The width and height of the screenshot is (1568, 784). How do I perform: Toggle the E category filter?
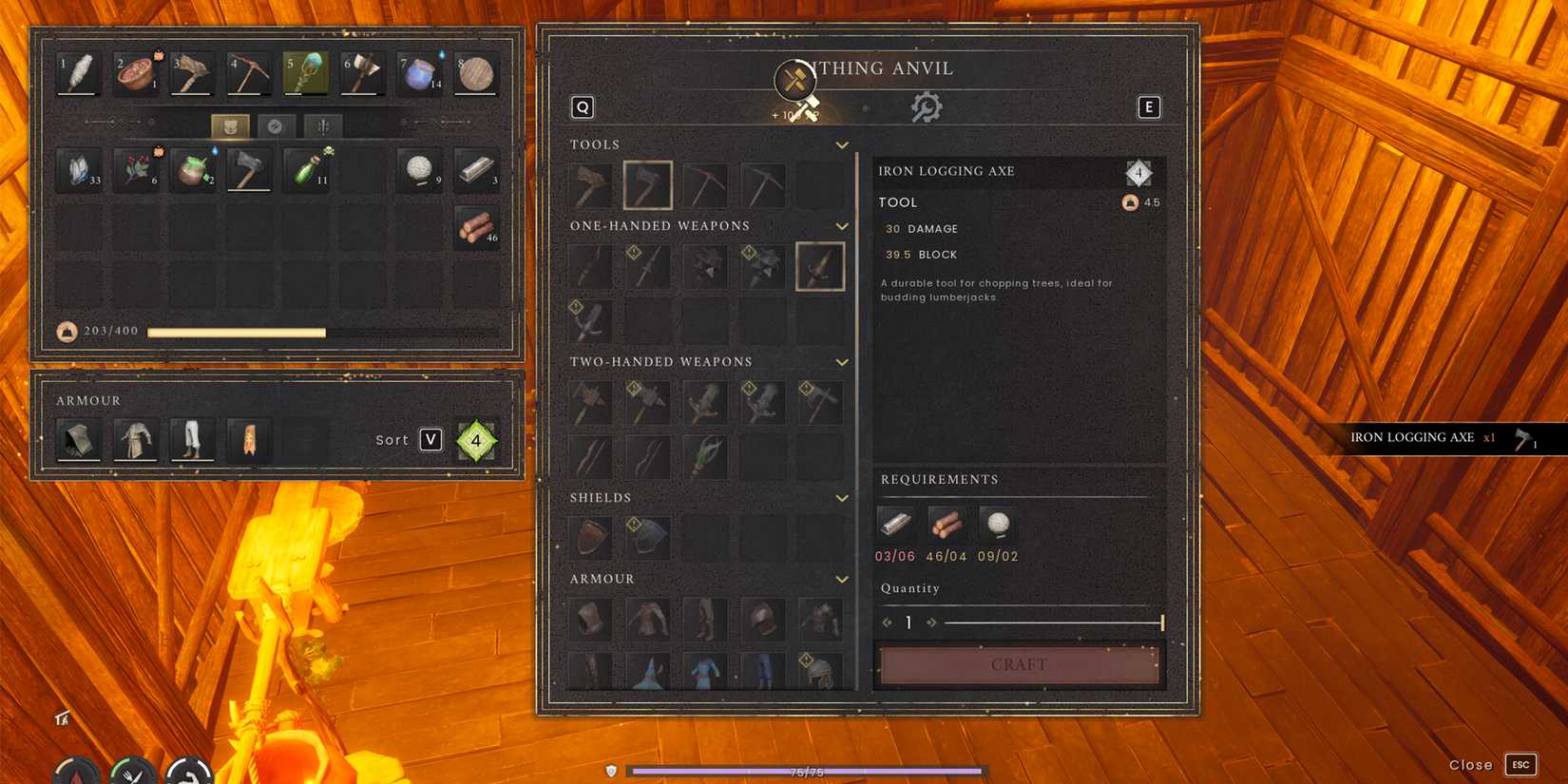point(1149,106)
